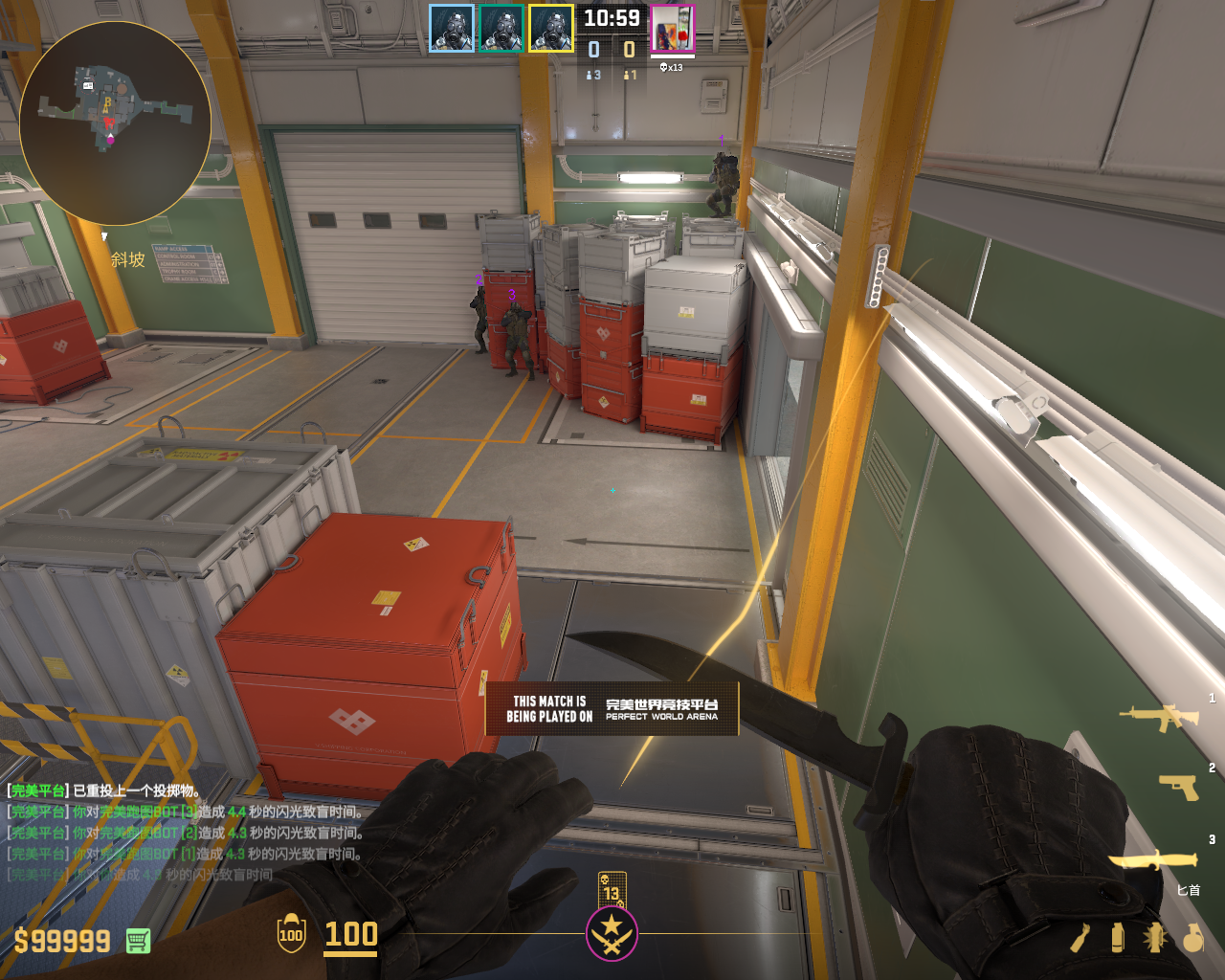Click the pink-framed player avatar
The image size is (1225, 980).
pyautogui.click(x=673, y=29)
